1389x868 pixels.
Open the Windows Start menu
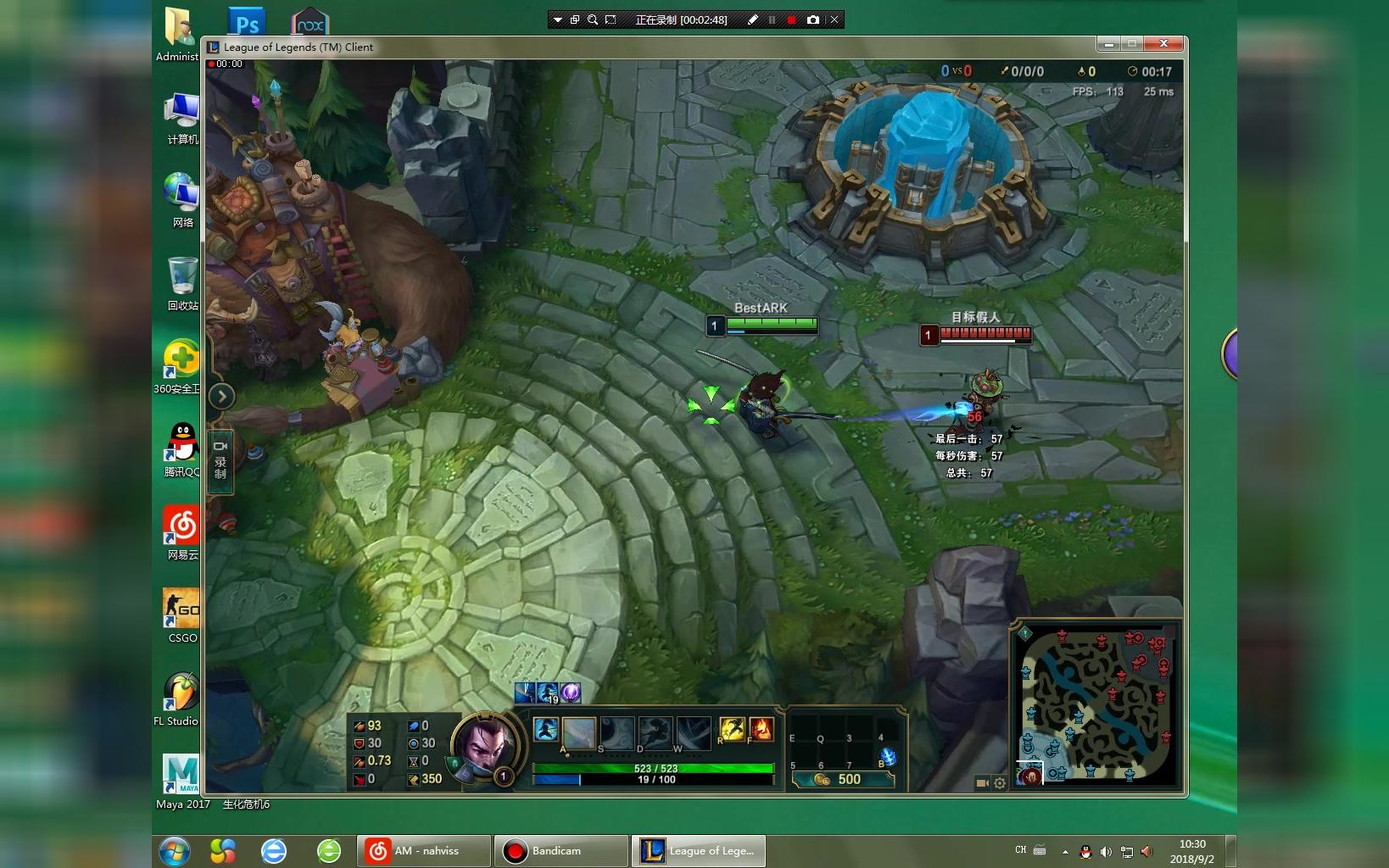pos(176,851)
